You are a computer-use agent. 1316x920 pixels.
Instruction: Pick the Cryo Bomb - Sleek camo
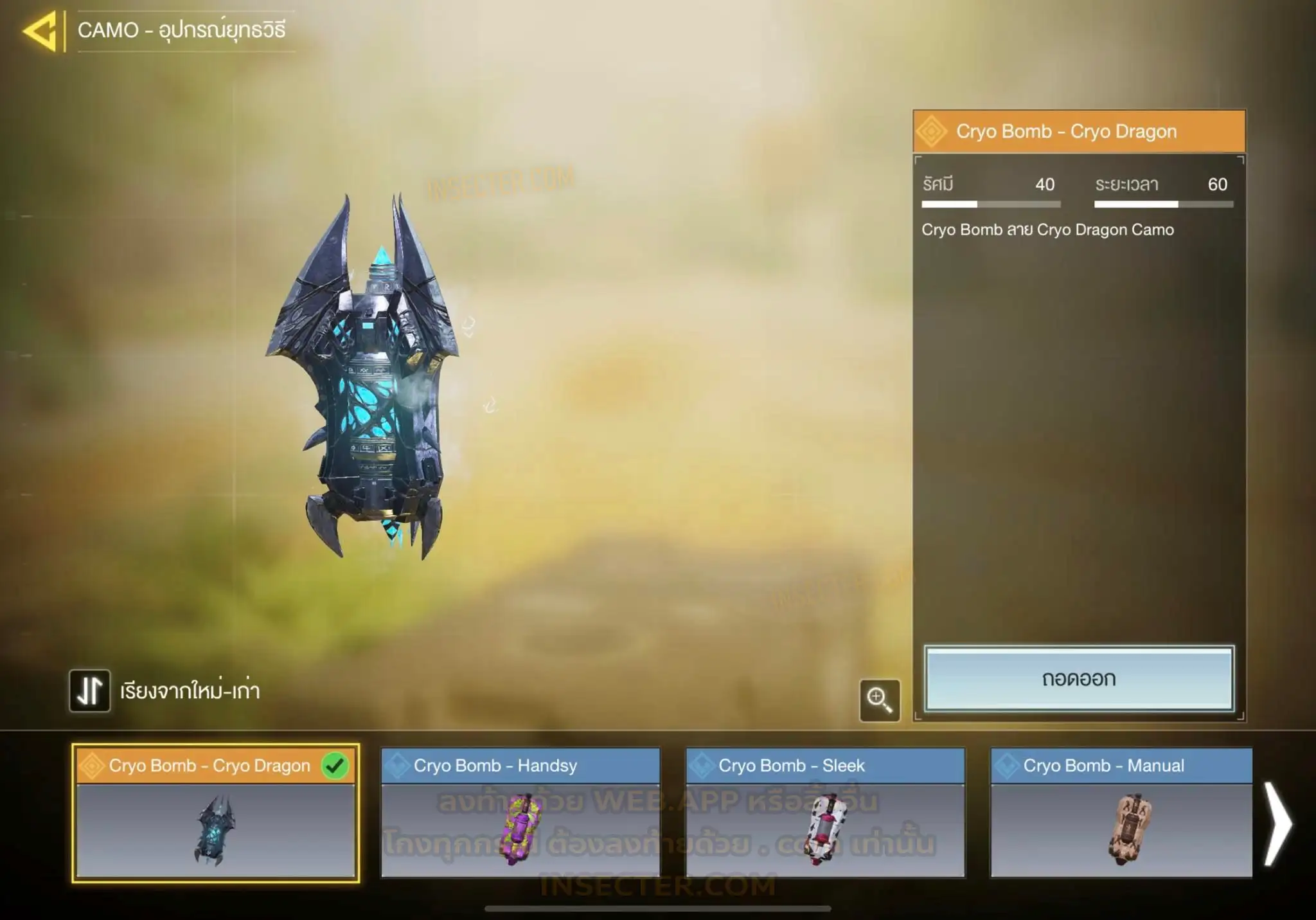tap(825, 813)
